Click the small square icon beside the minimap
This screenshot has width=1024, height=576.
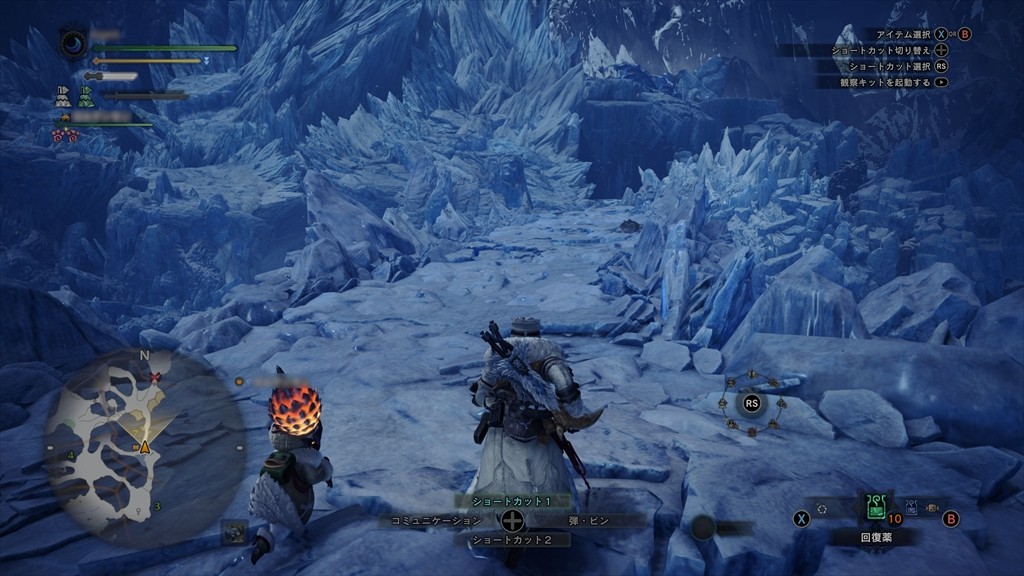click(232, 532)
